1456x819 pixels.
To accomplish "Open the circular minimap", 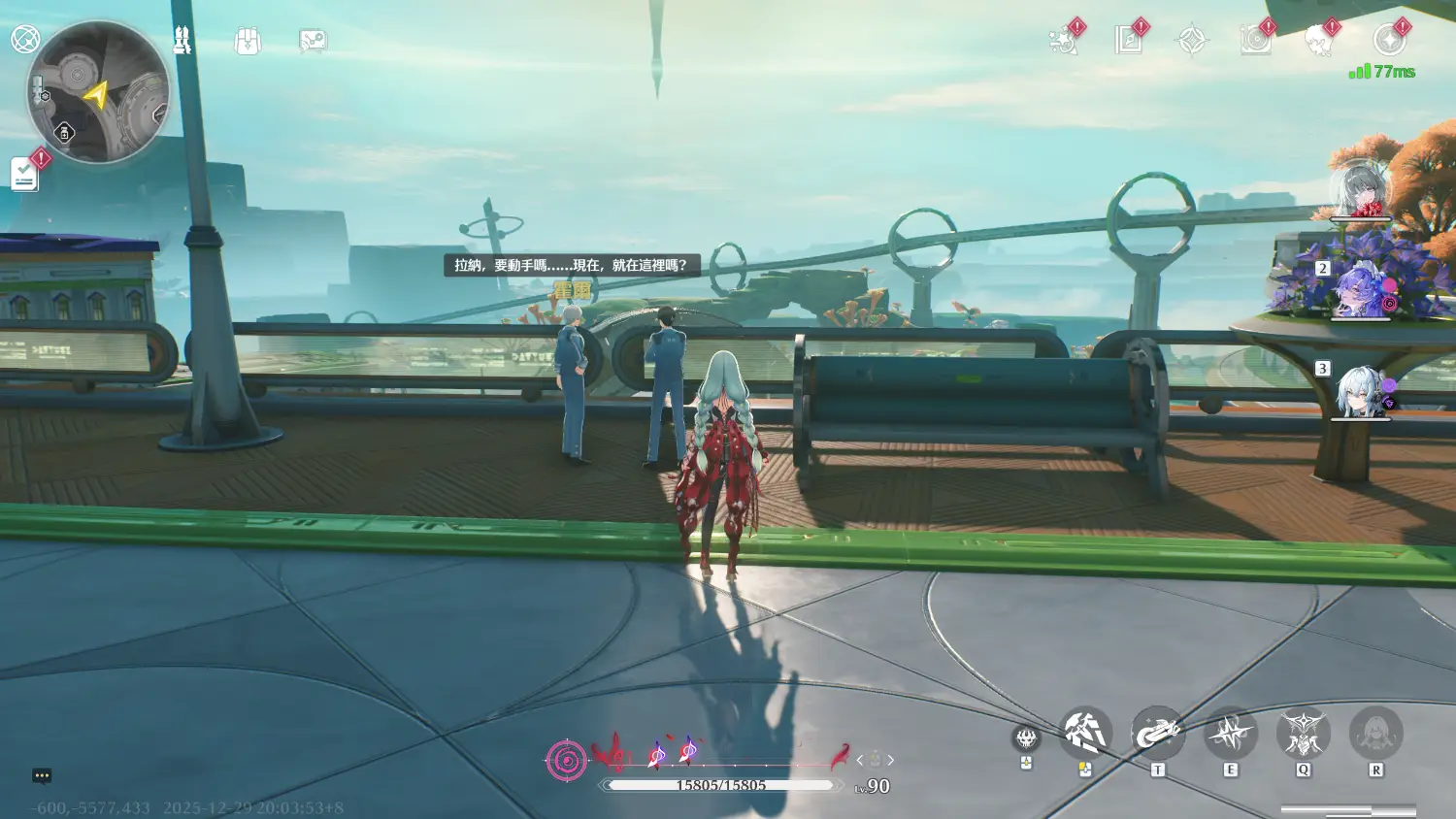I will point(99,92).
